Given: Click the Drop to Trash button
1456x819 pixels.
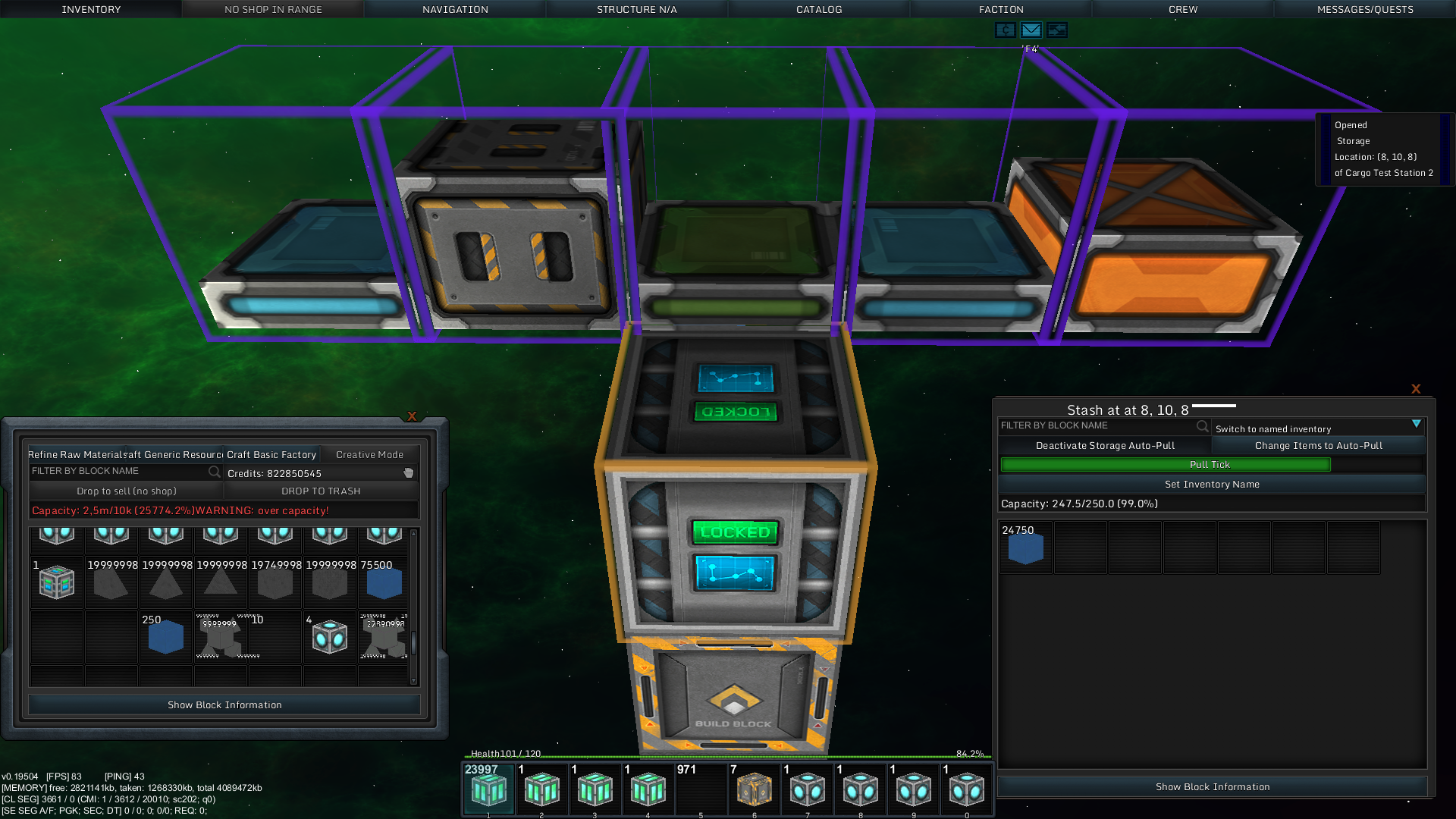Looking at the screenshot, I should pos(321,491).
